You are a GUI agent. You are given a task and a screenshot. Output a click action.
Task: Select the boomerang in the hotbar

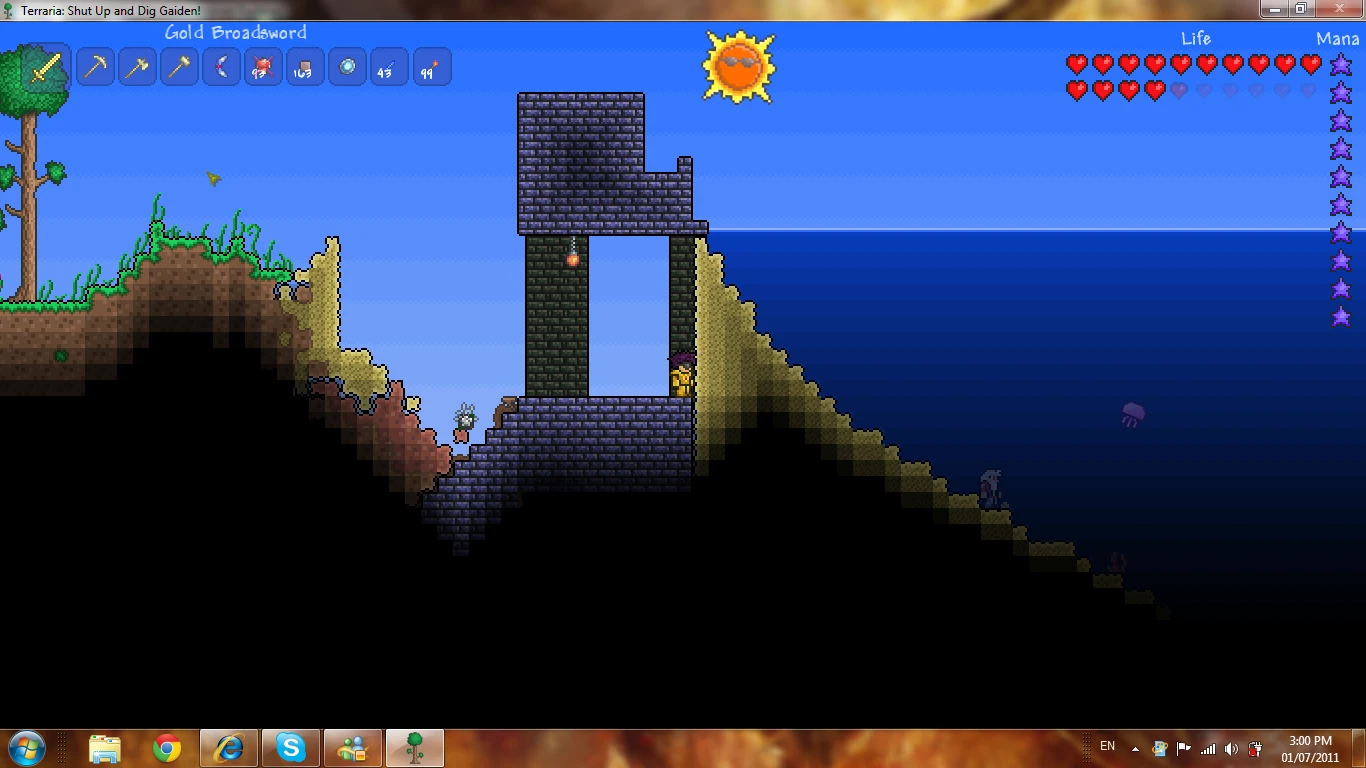221,66
